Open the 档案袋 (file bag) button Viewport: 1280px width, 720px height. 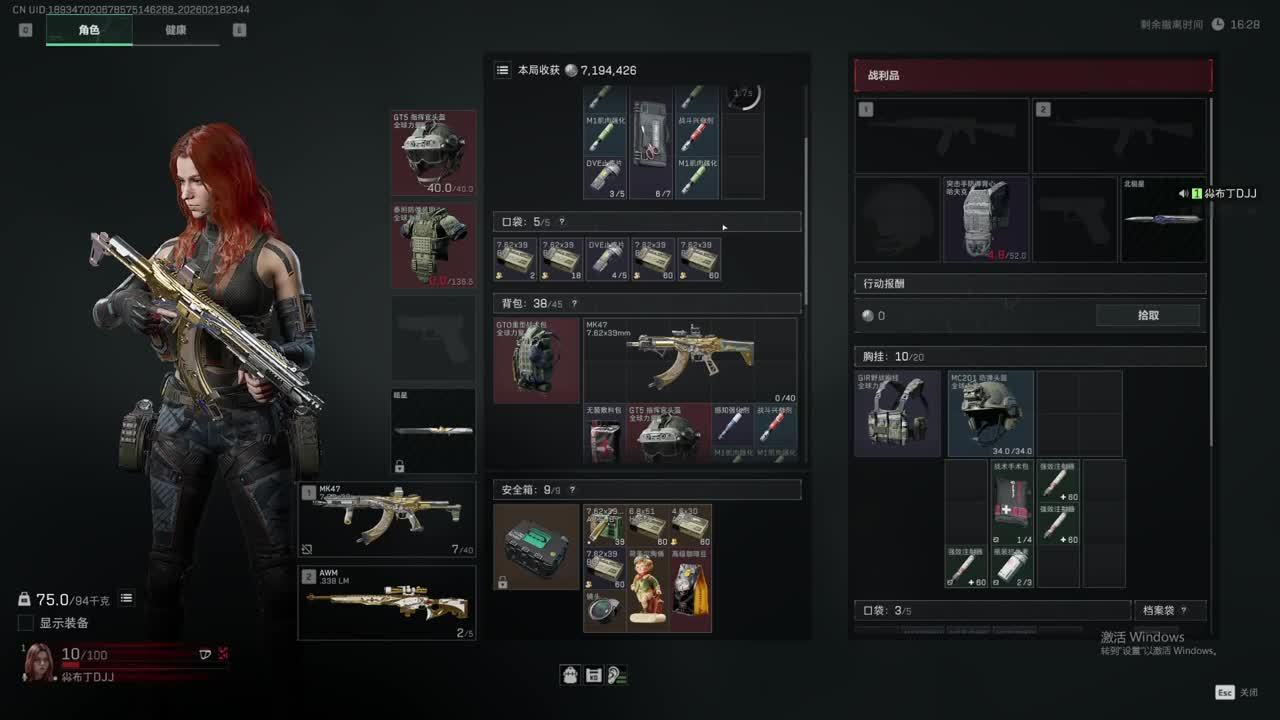coord(1169,610)
